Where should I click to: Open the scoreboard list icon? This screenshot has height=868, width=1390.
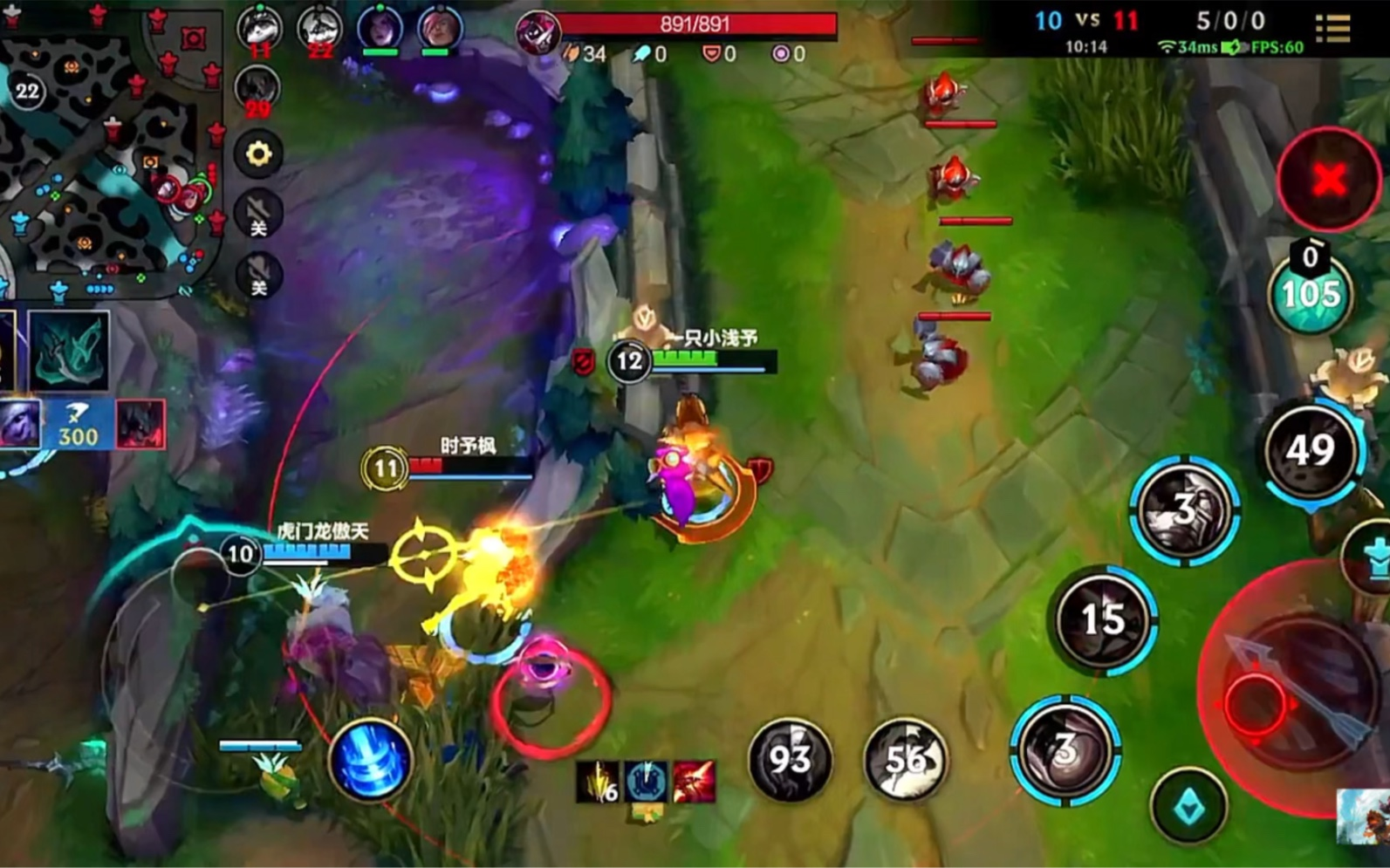(1332, 28)
